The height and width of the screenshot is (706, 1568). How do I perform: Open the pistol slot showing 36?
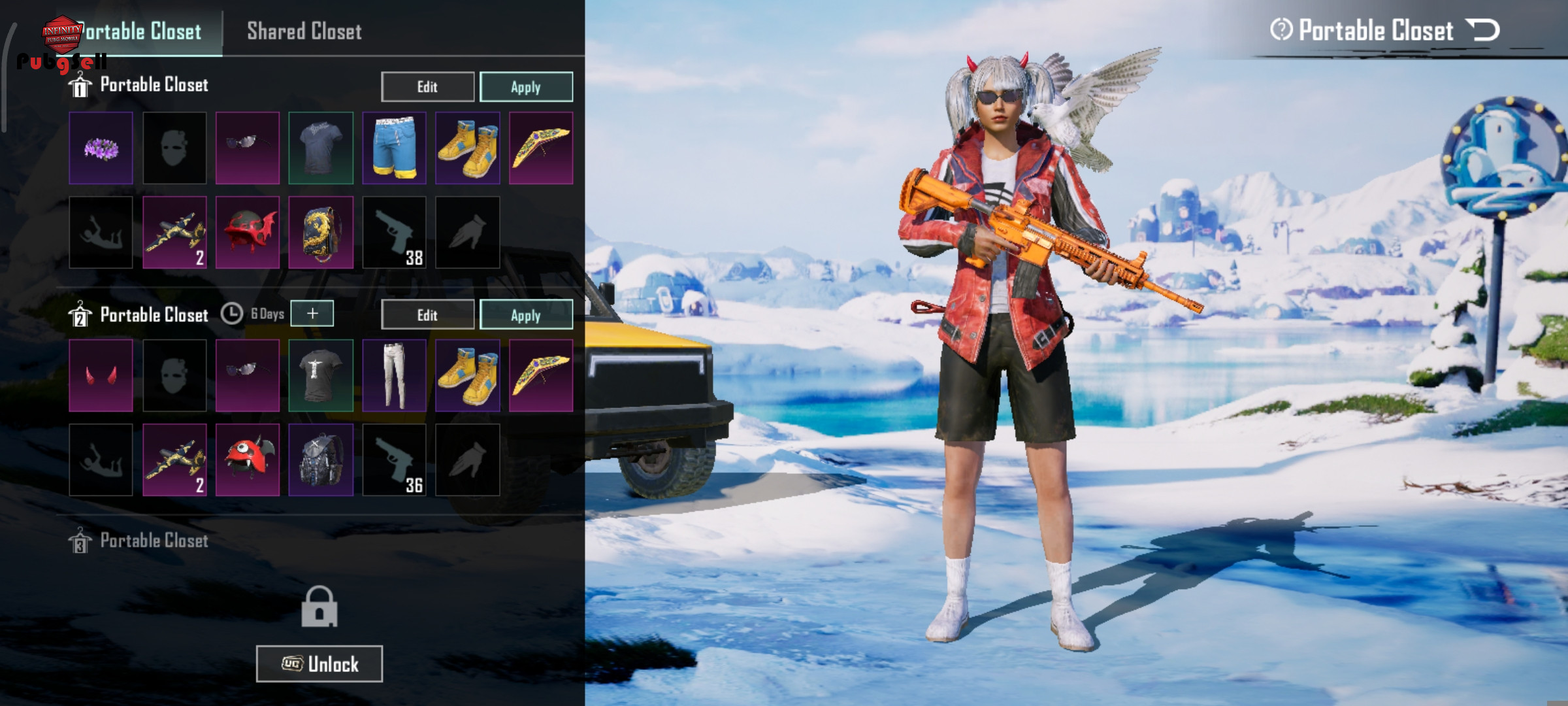click(394, 460)
